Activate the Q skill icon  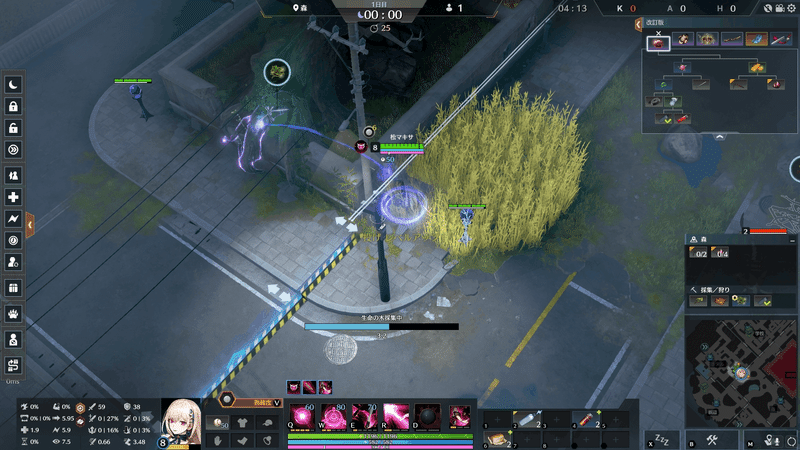(301, 416)
